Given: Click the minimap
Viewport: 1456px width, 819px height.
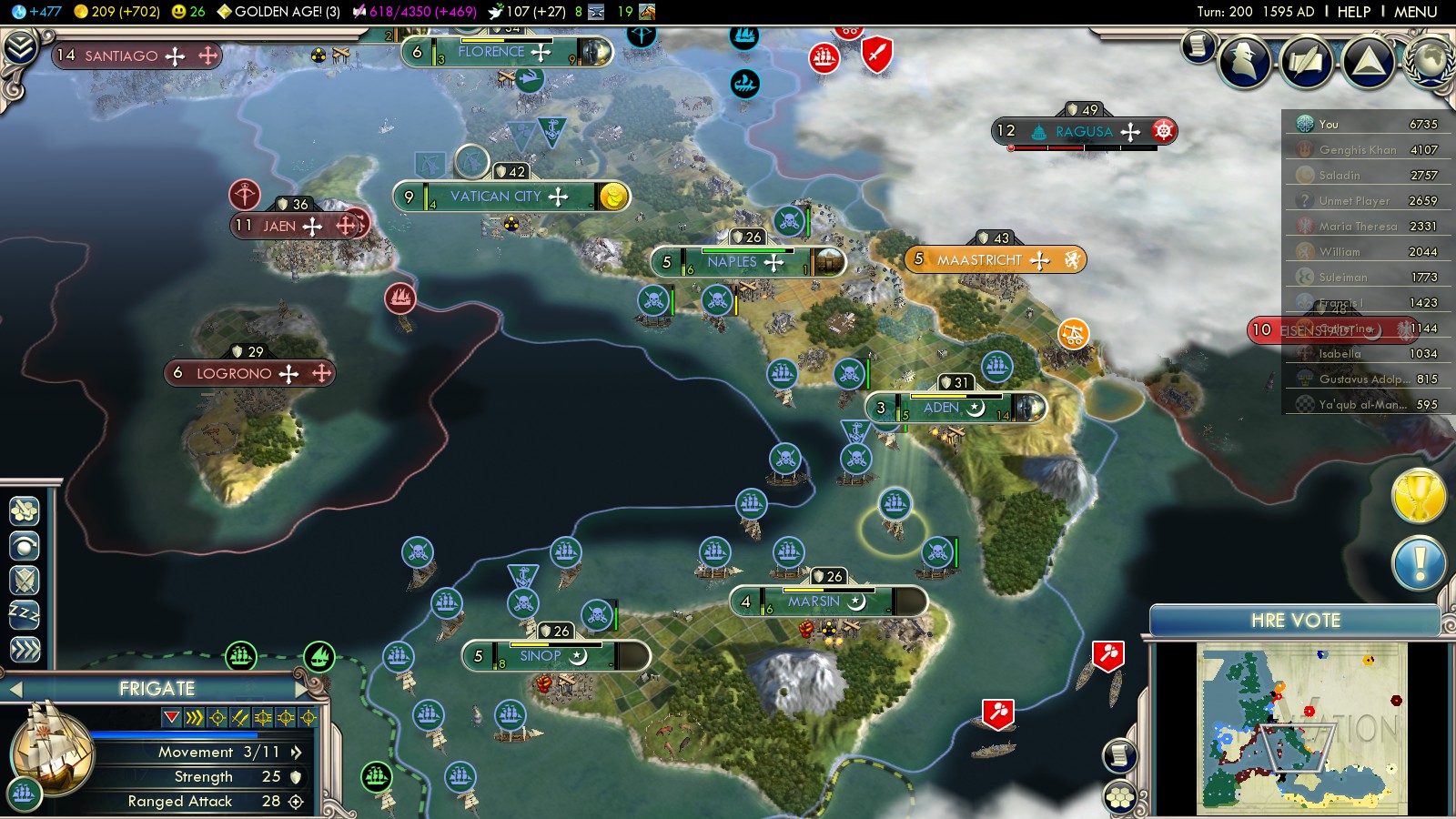Looking at the screenshot, I should (x=1301, y=728).
